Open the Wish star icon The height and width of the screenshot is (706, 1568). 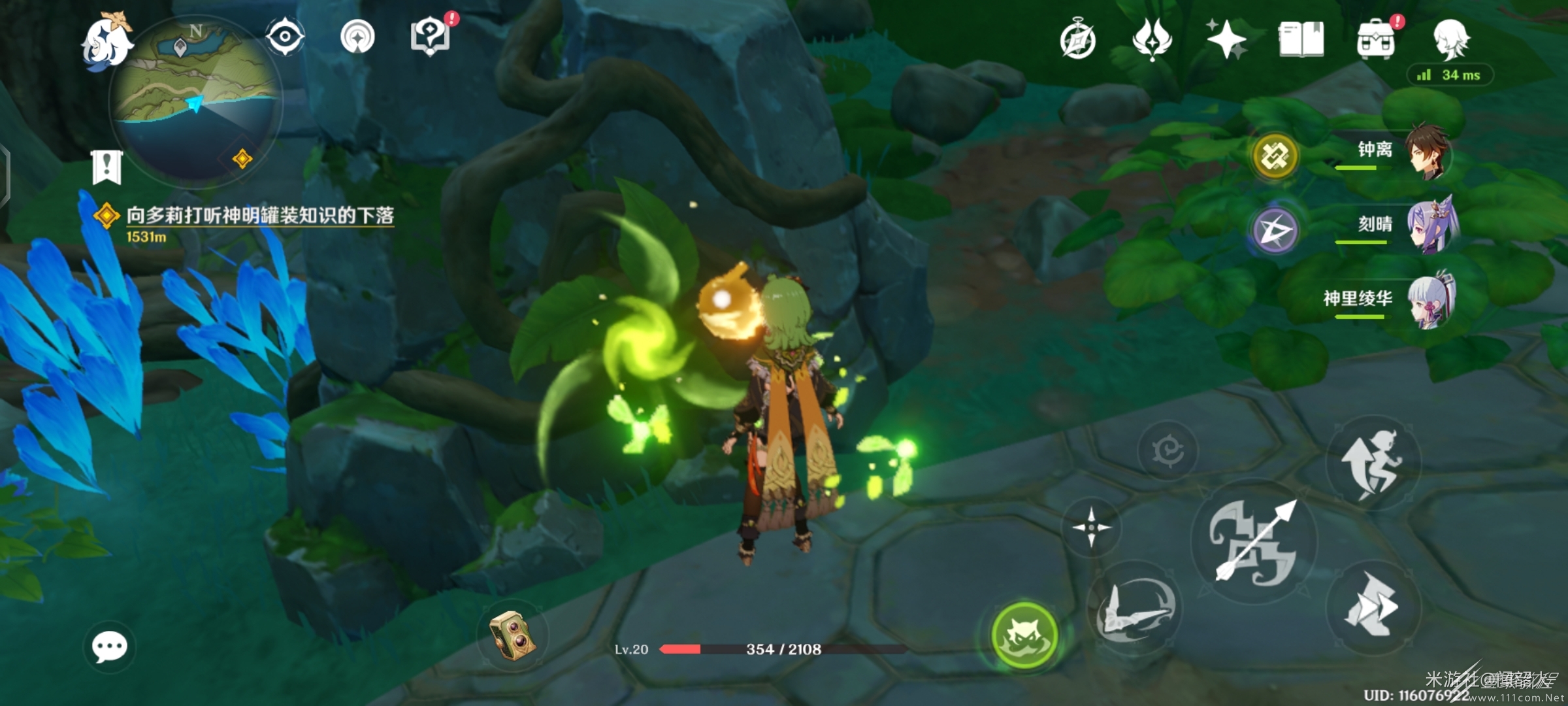1226,39
